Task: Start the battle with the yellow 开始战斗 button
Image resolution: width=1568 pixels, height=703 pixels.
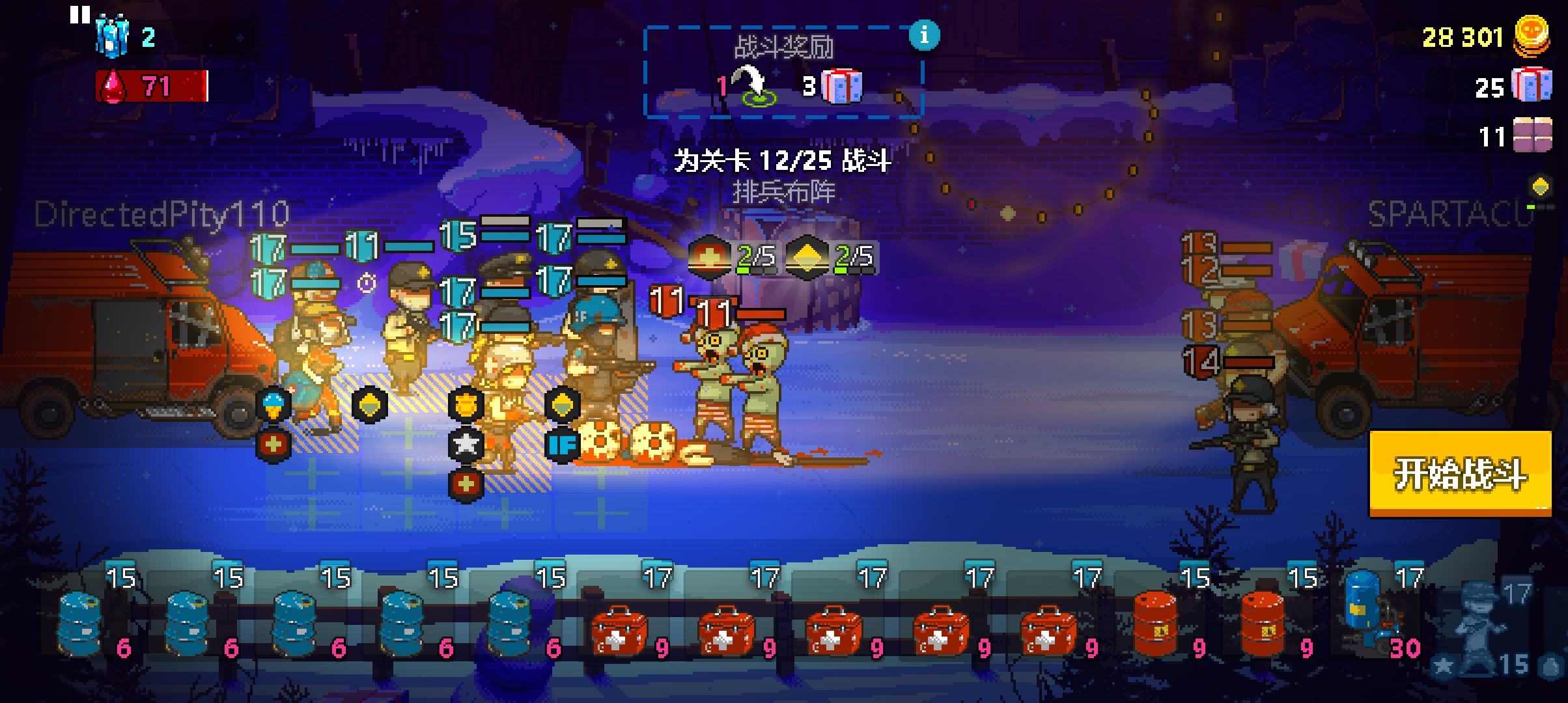Action: pyautogui.click(x=1460, y=473)
